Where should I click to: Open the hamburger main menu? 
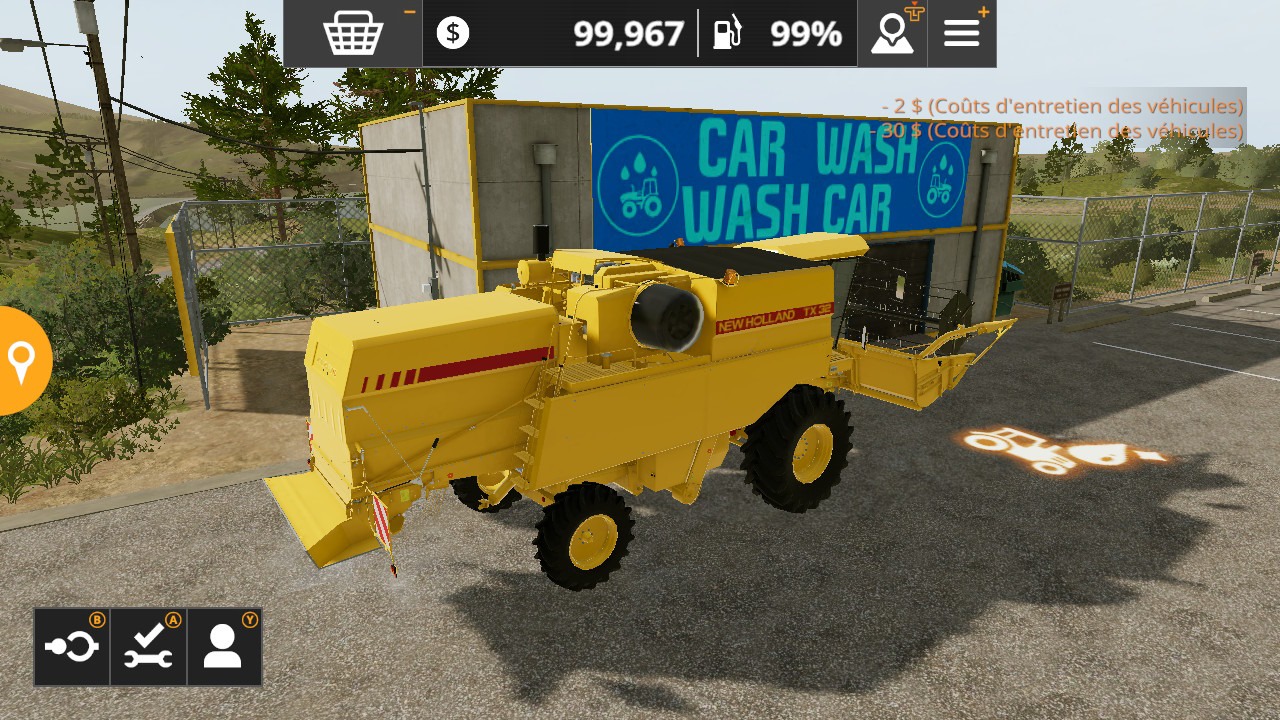pos(962,34)
